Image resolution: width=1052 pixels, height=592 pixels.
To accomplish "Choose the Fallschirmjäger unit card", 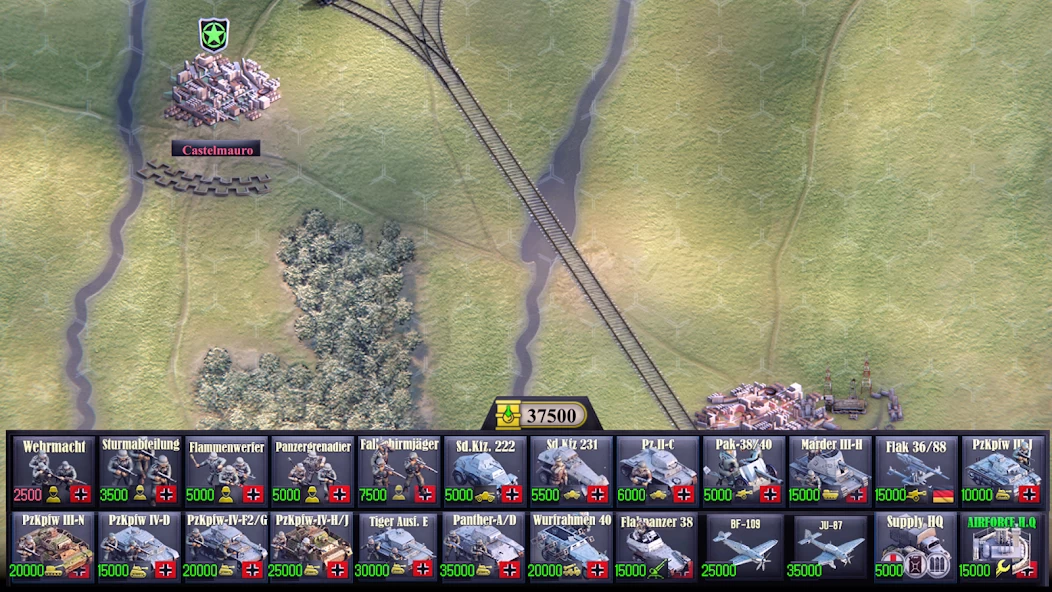I will point(398,470).
